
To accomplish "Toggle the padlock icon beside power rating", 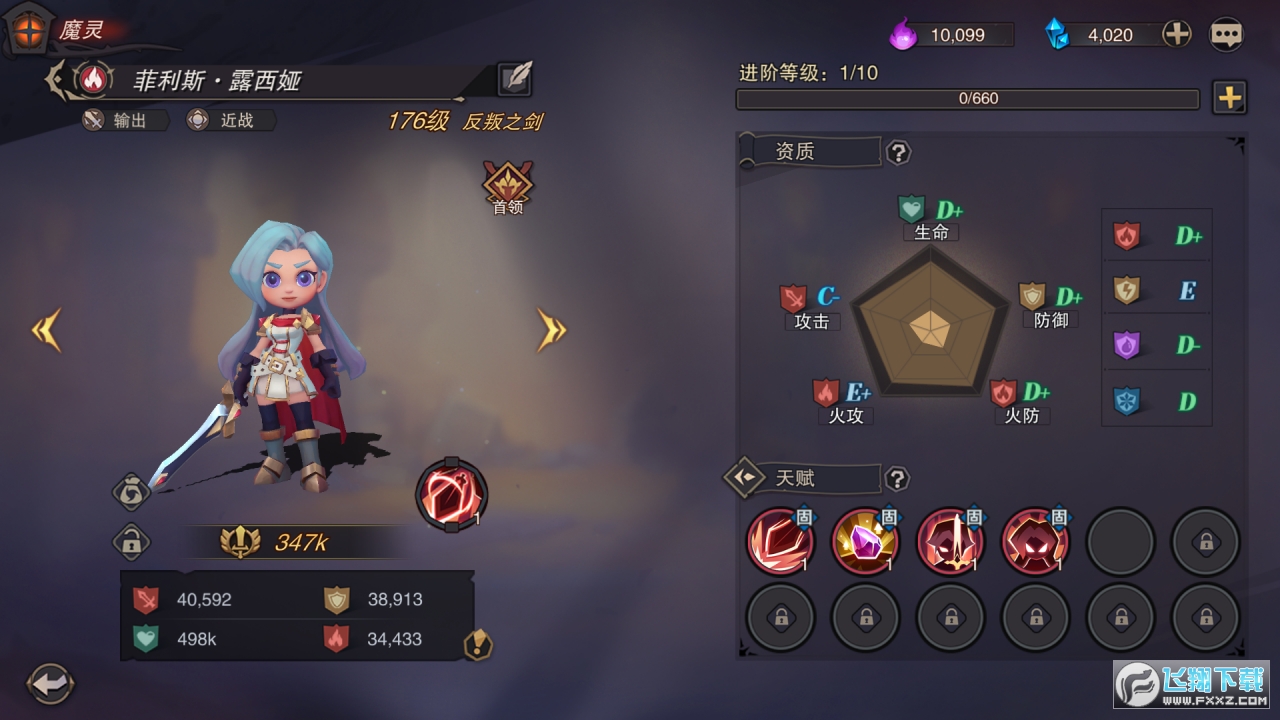I will tap(131, 543).
